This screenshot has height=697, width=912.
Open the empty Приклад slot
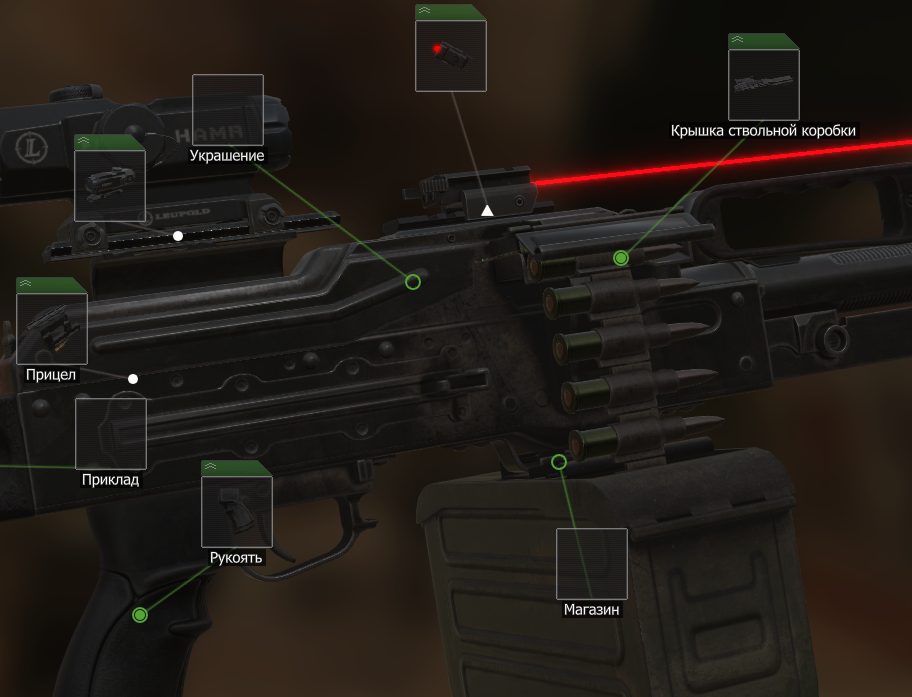111,434
